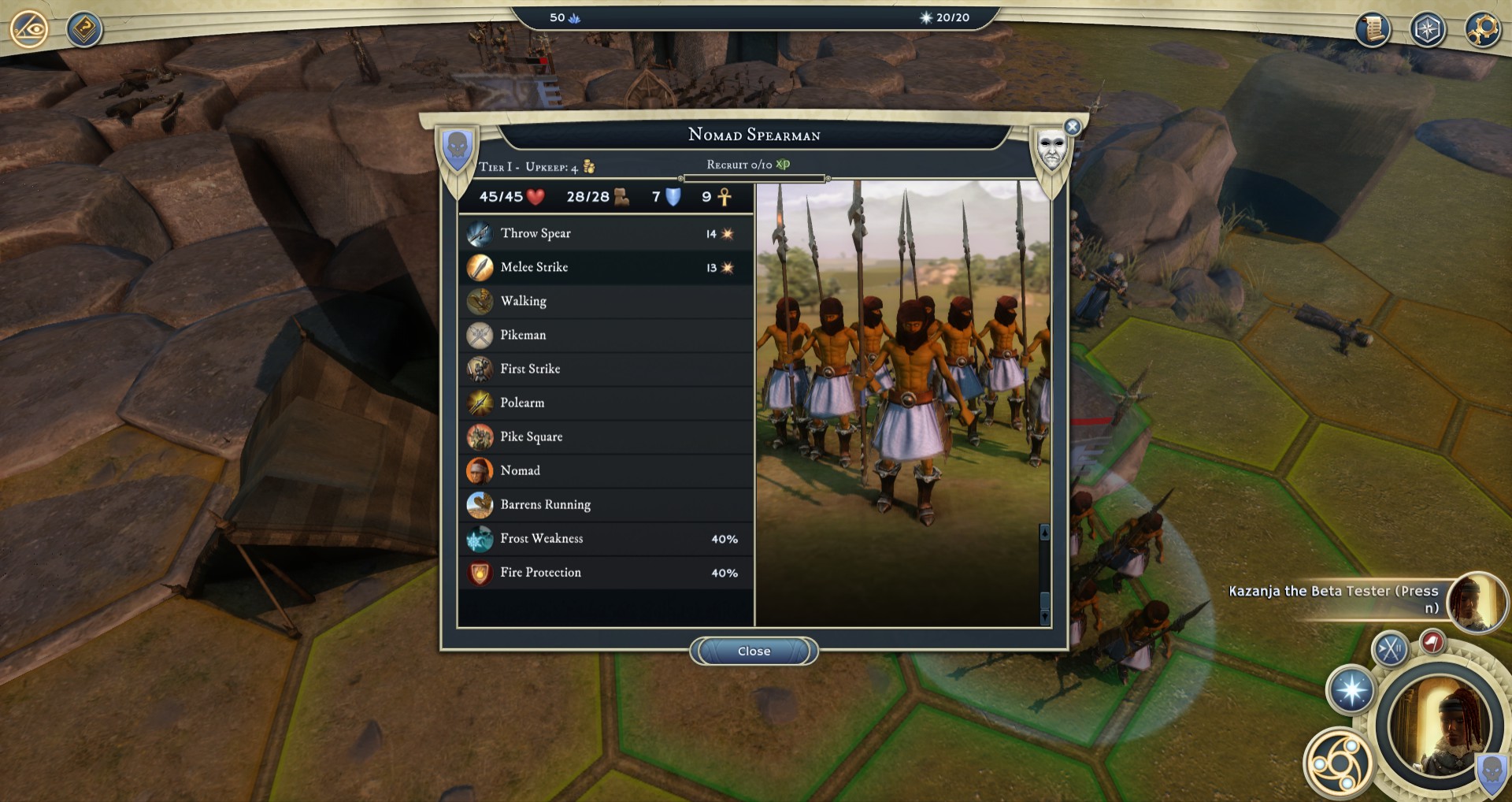Click the theater mask icon on the panel
The width and height of the screenshot is (1512, 802).
pyautogui.click(x=1052, y=149)
